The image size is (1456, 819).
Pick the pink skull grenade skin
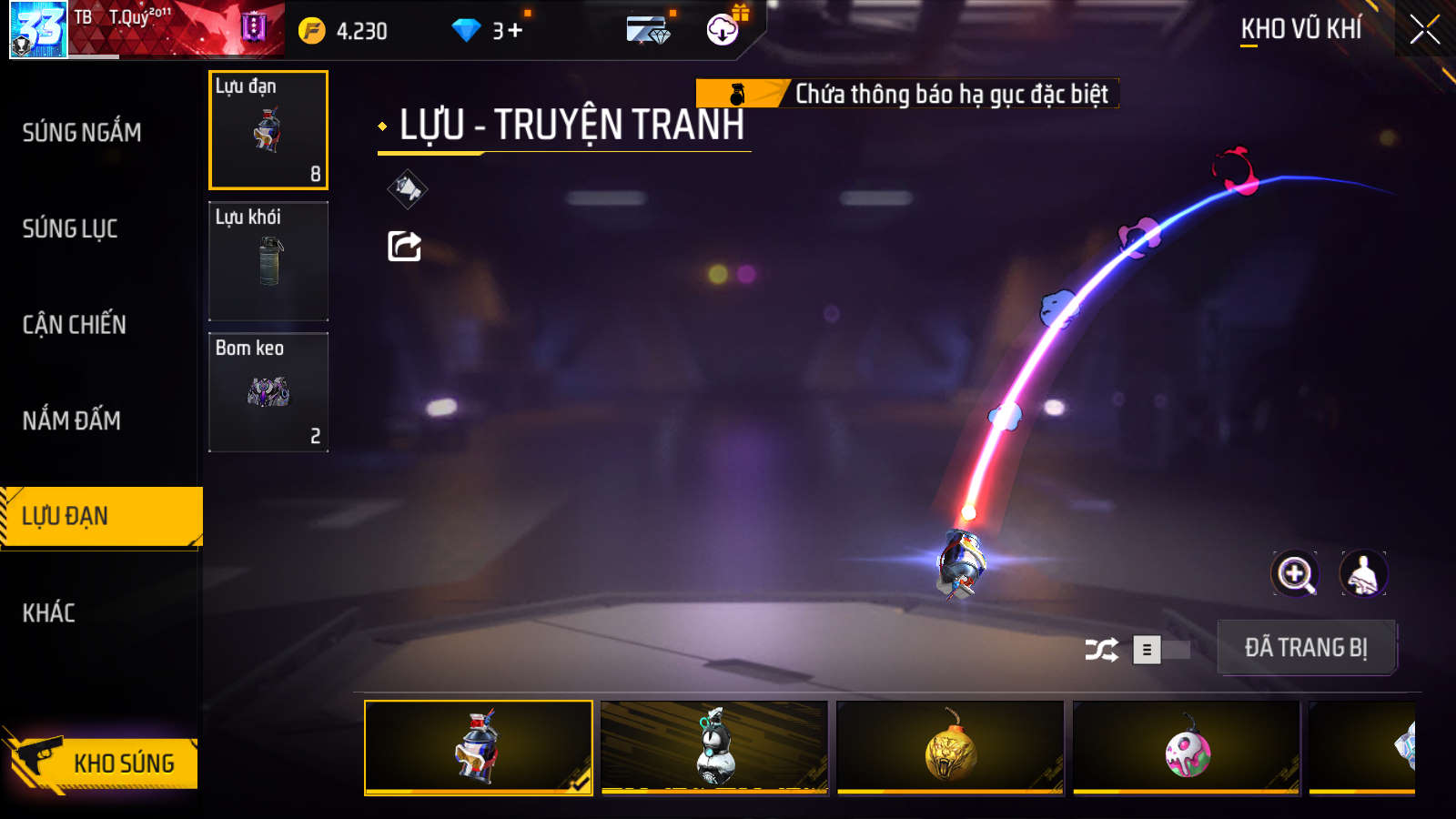pyautogui.click(x=1187, y=747)
